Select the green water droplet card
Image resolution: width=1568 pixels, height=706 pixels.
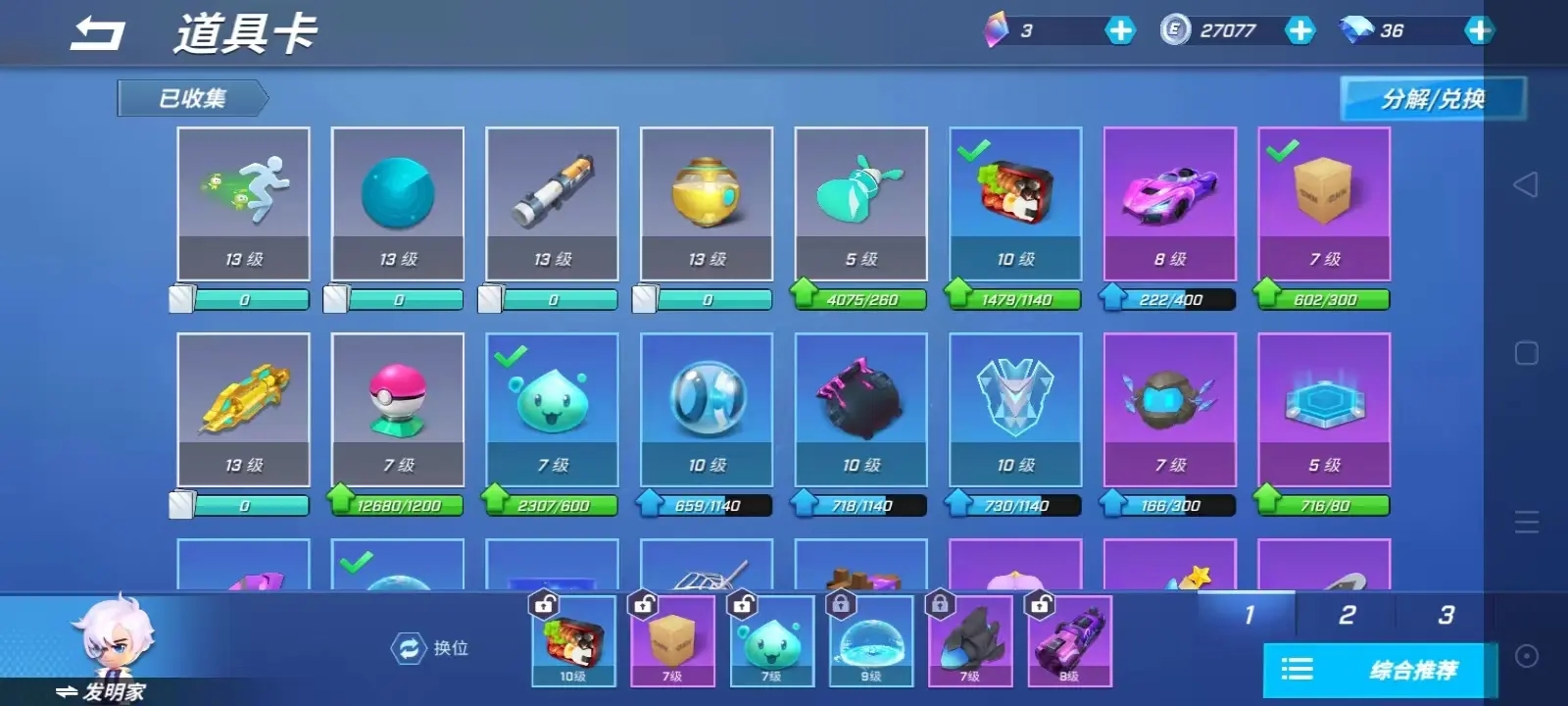pos(552,409)
